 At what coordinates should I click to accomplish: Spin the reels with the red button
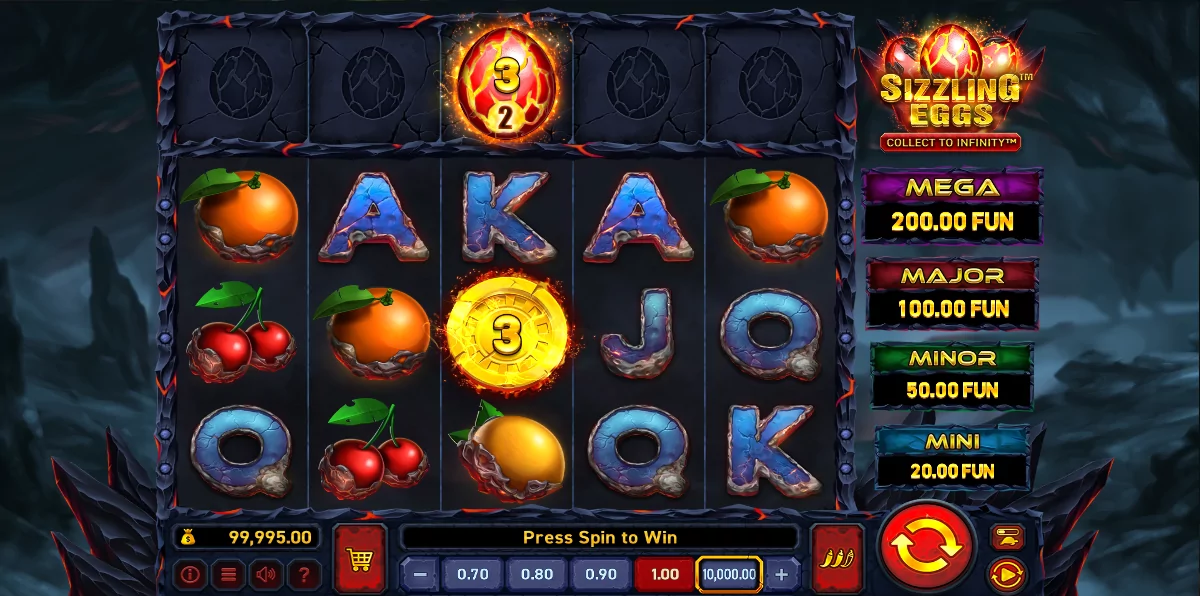click(x=926, y=547)
